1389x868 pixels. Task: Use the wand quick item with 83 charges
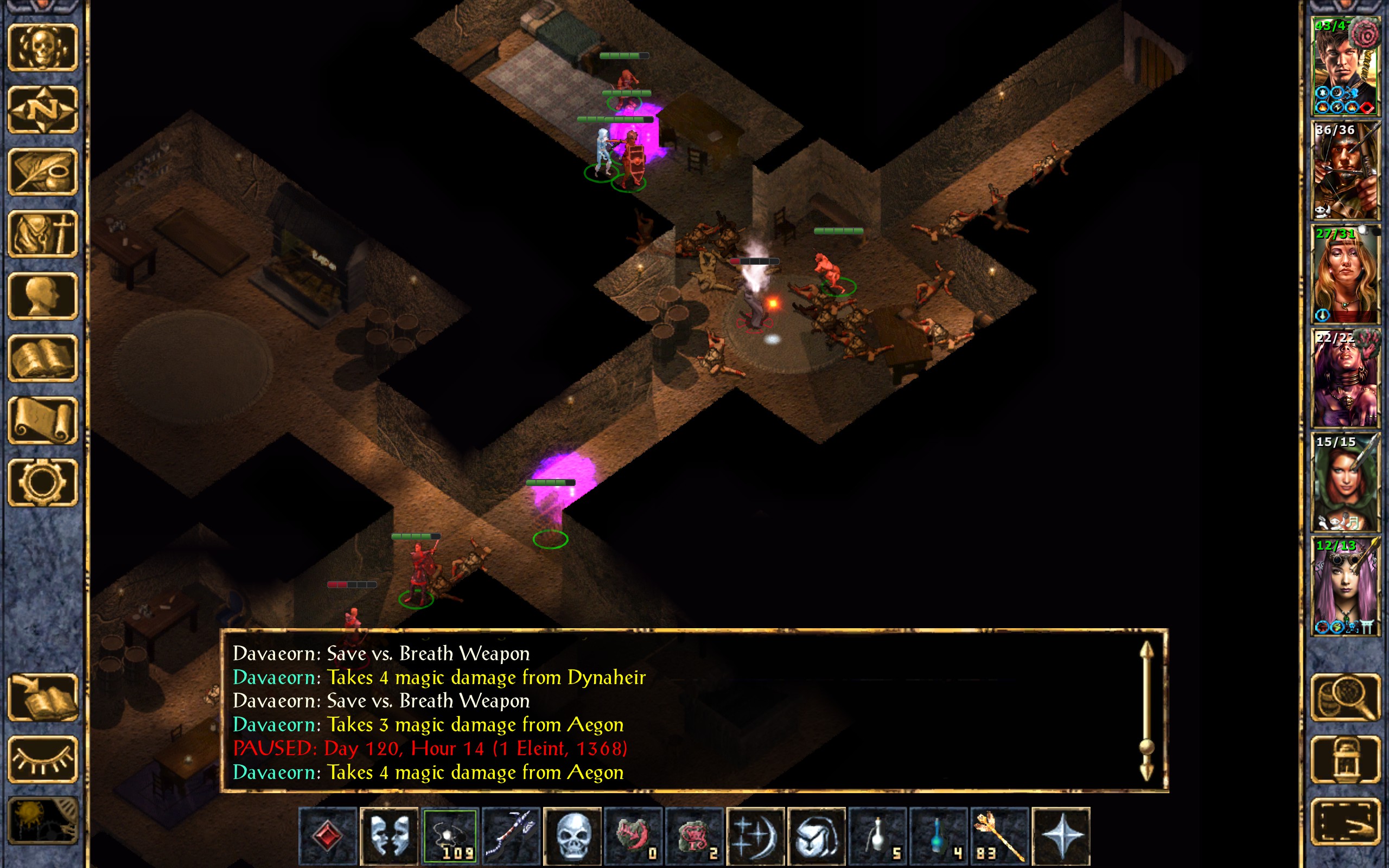pyautogui.click(x=999, y=836)
